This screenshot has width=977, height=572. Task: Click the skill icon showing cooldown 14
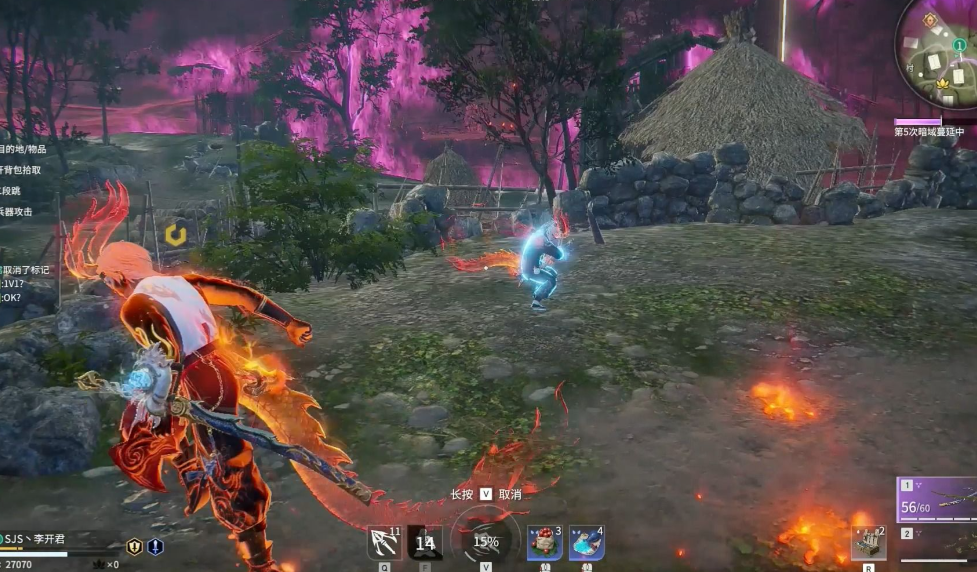point(425,543)
